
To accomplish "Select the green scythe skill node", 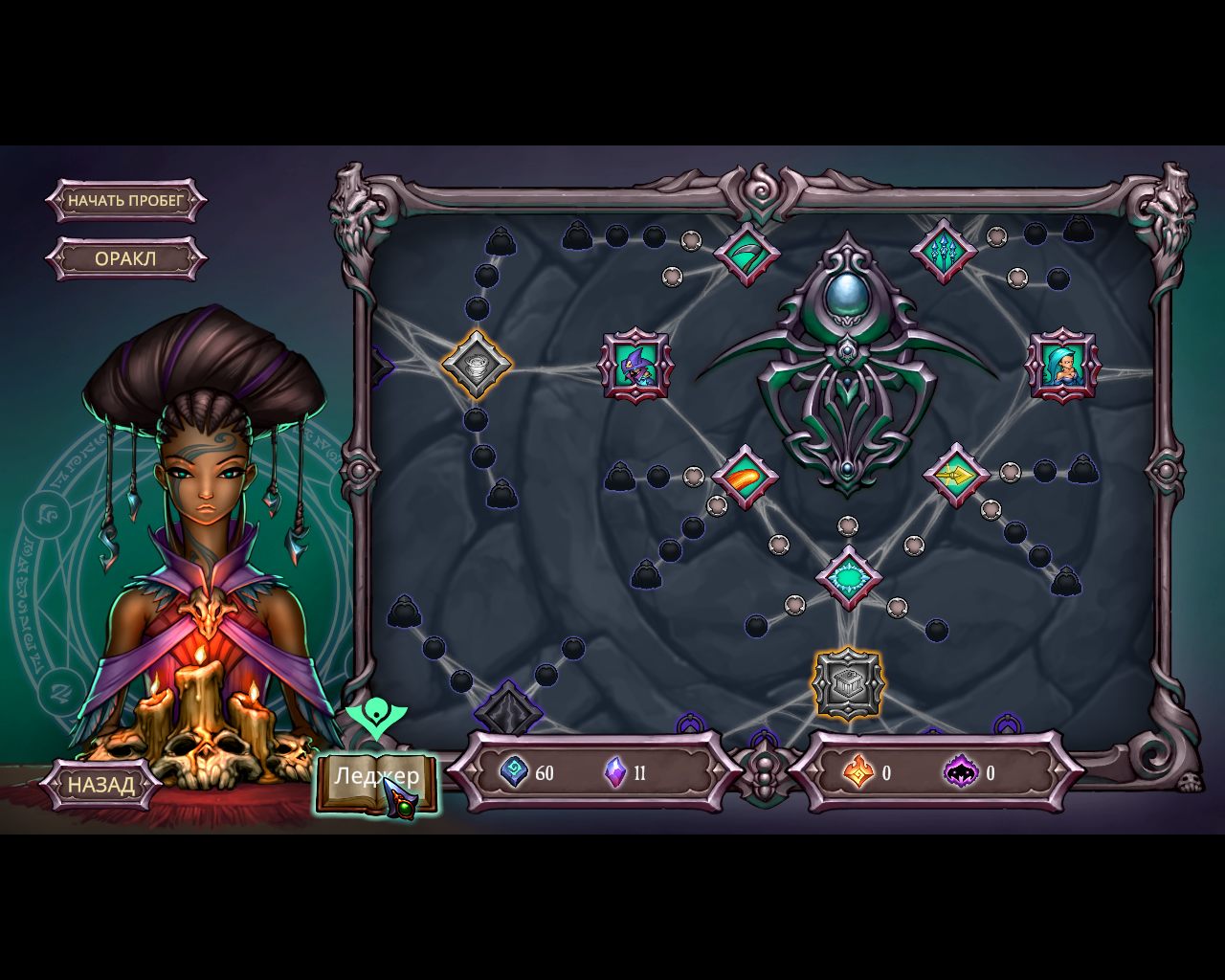I will (x=746, y=251).
